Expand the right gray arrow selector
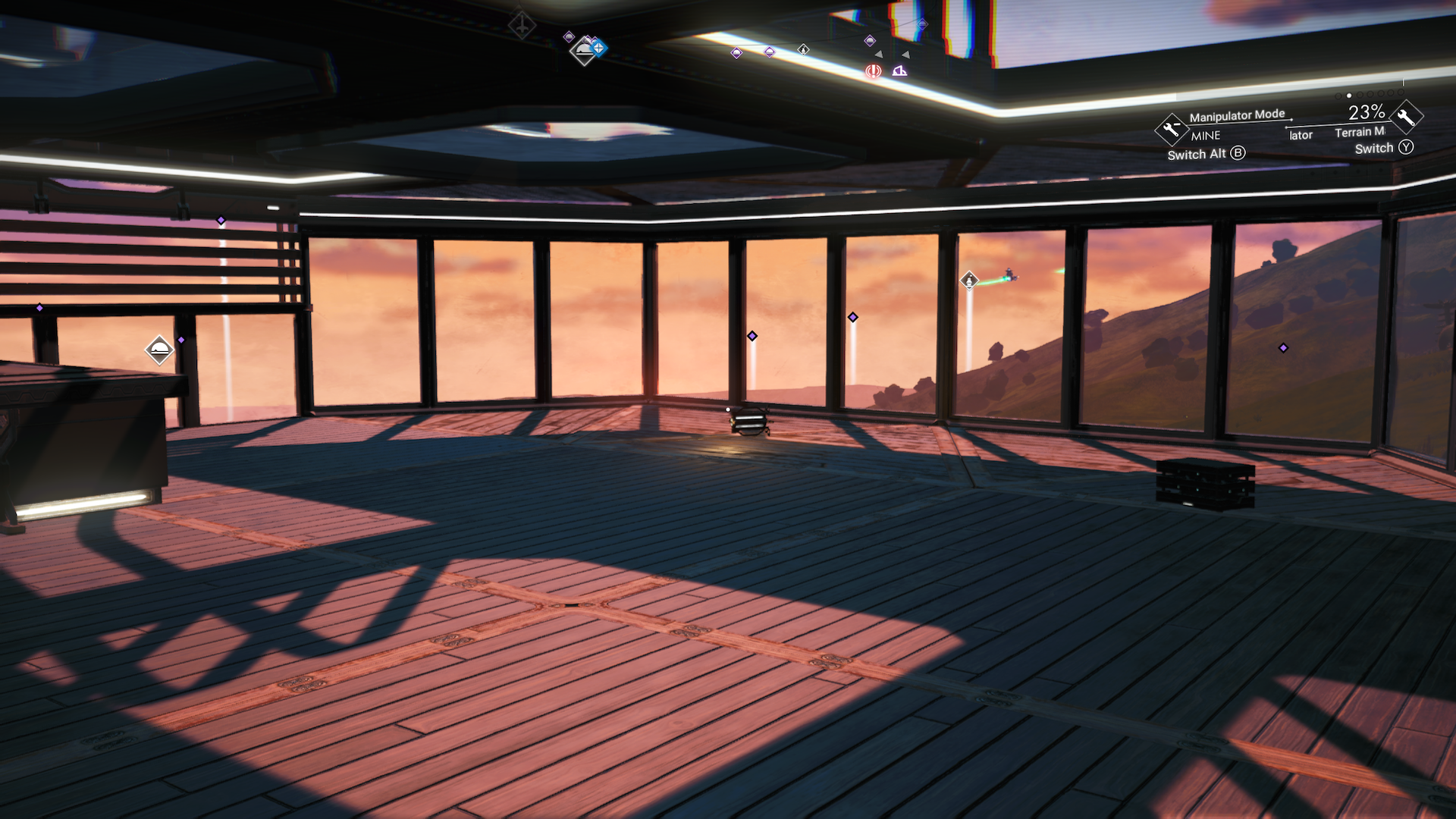 coord(905,55)
